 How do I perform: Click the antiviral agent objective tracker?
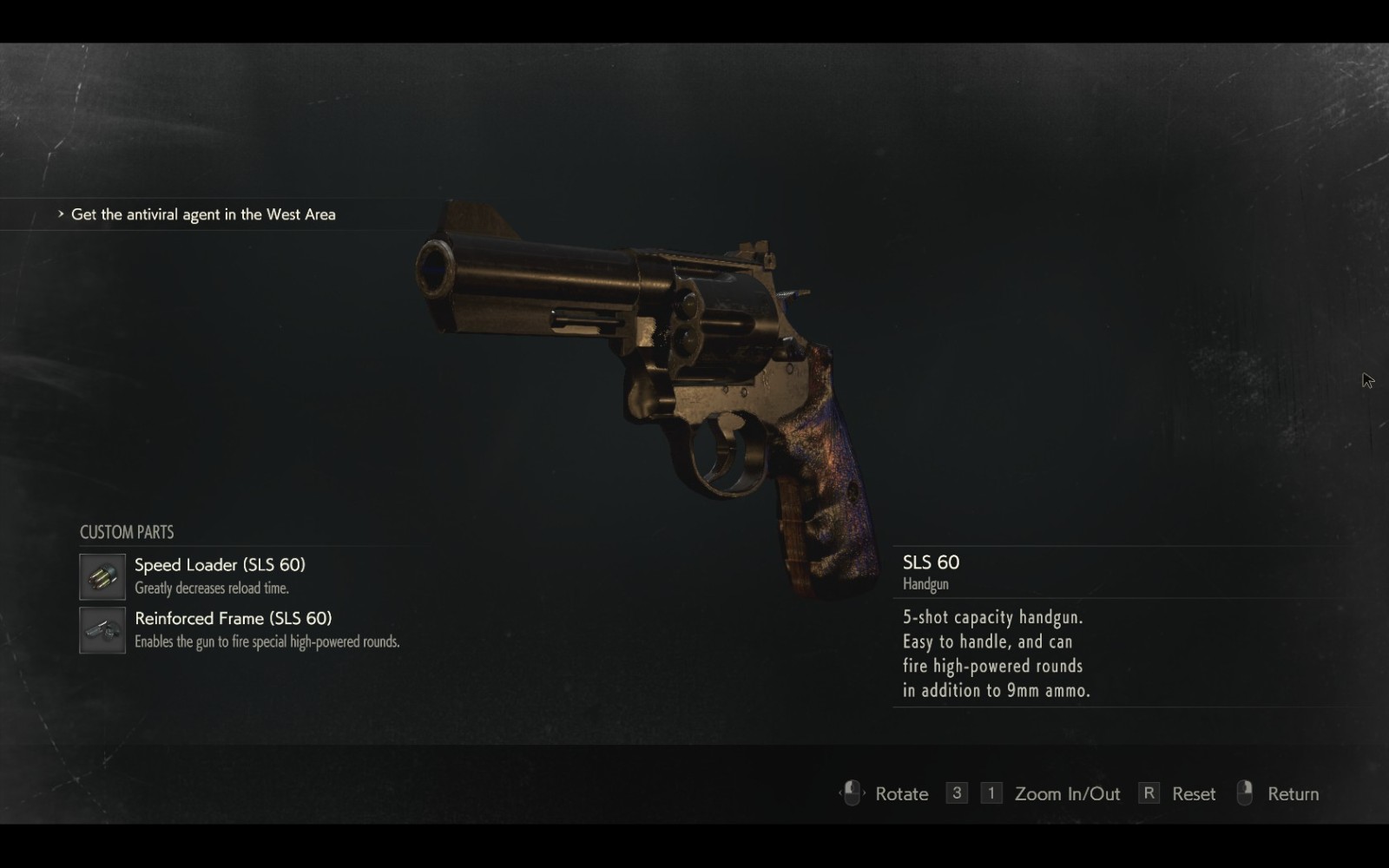(202, 214)
